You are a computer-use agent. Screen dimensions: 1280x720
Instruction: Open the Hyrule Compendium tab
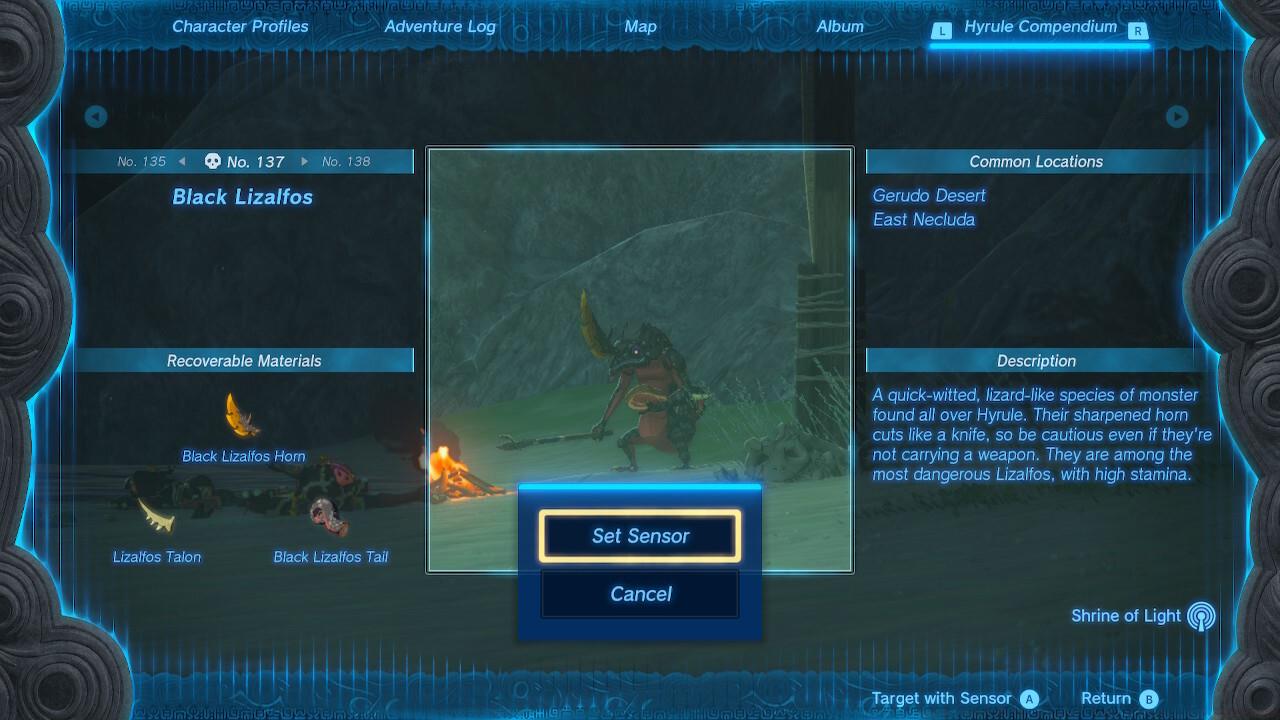click(x=1040, y=27)
